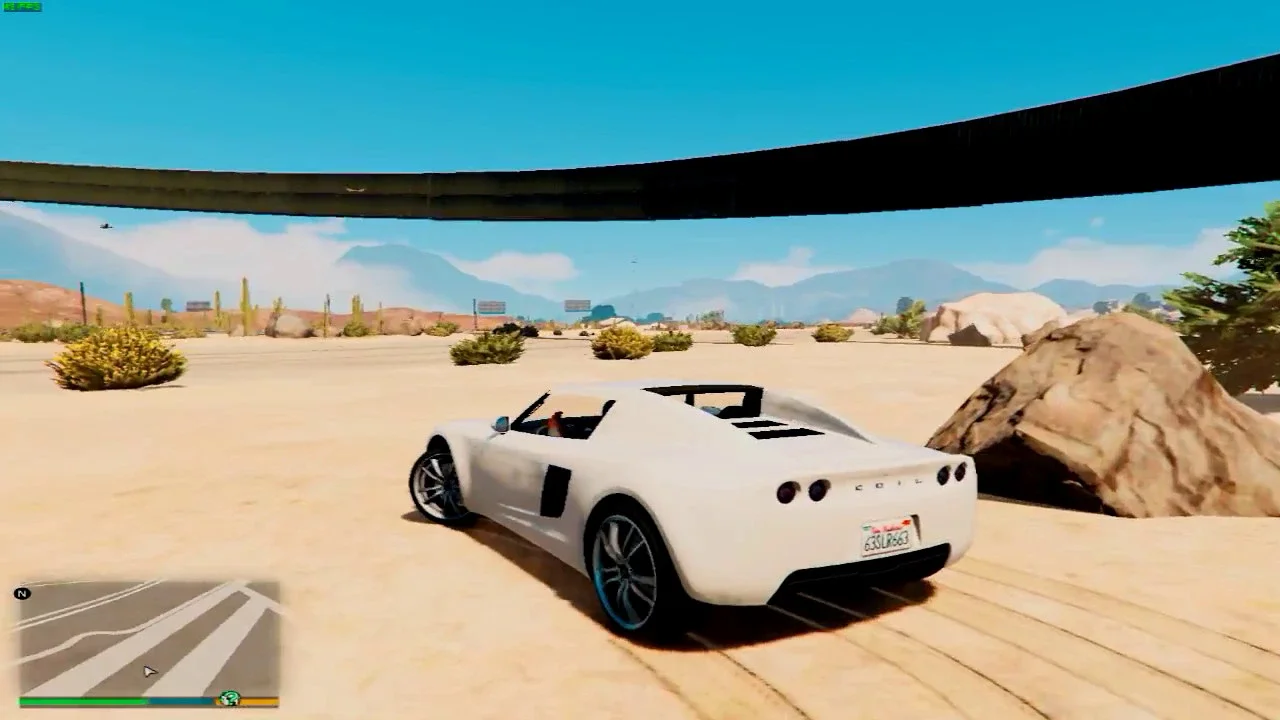Select the north compass marker on minimap
Image resolution: width=1280 pixels, height=720 pixels.
pyautogui.click(x=22, y=594)
